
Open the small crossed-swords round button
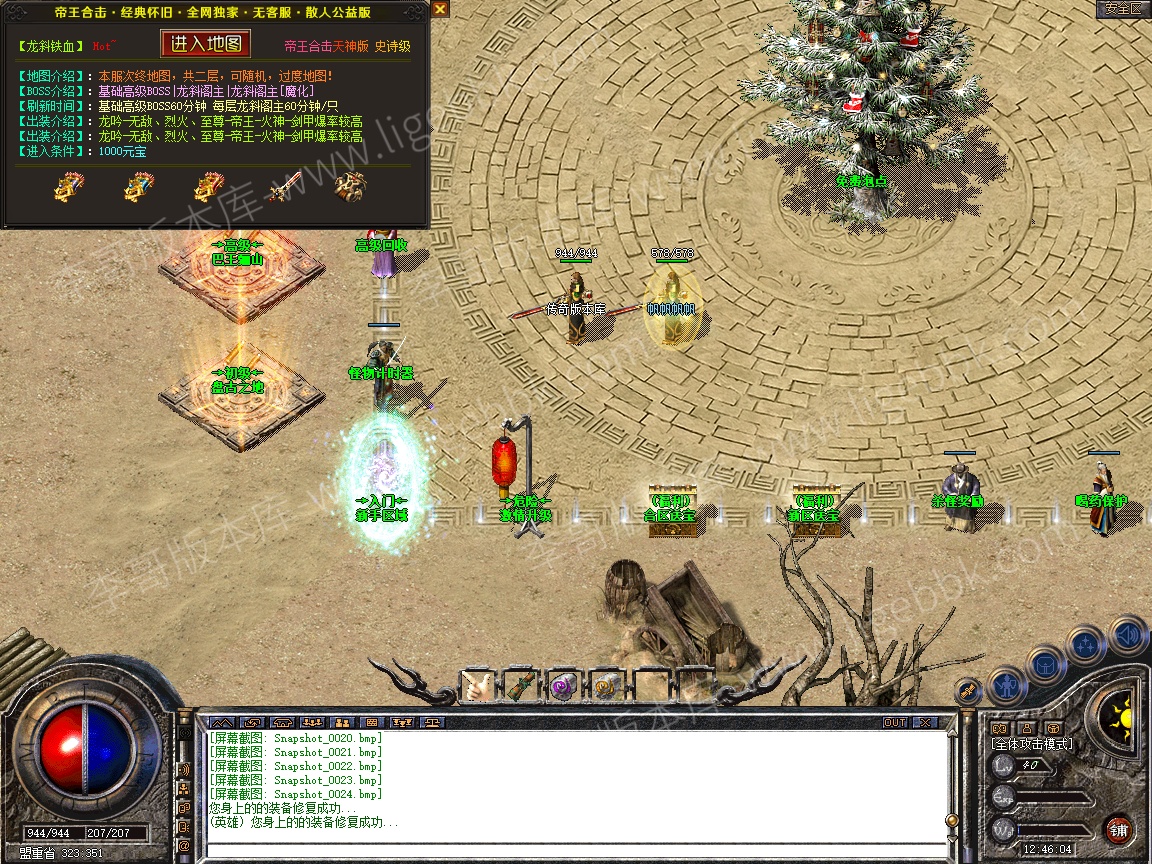pos(968,689)
